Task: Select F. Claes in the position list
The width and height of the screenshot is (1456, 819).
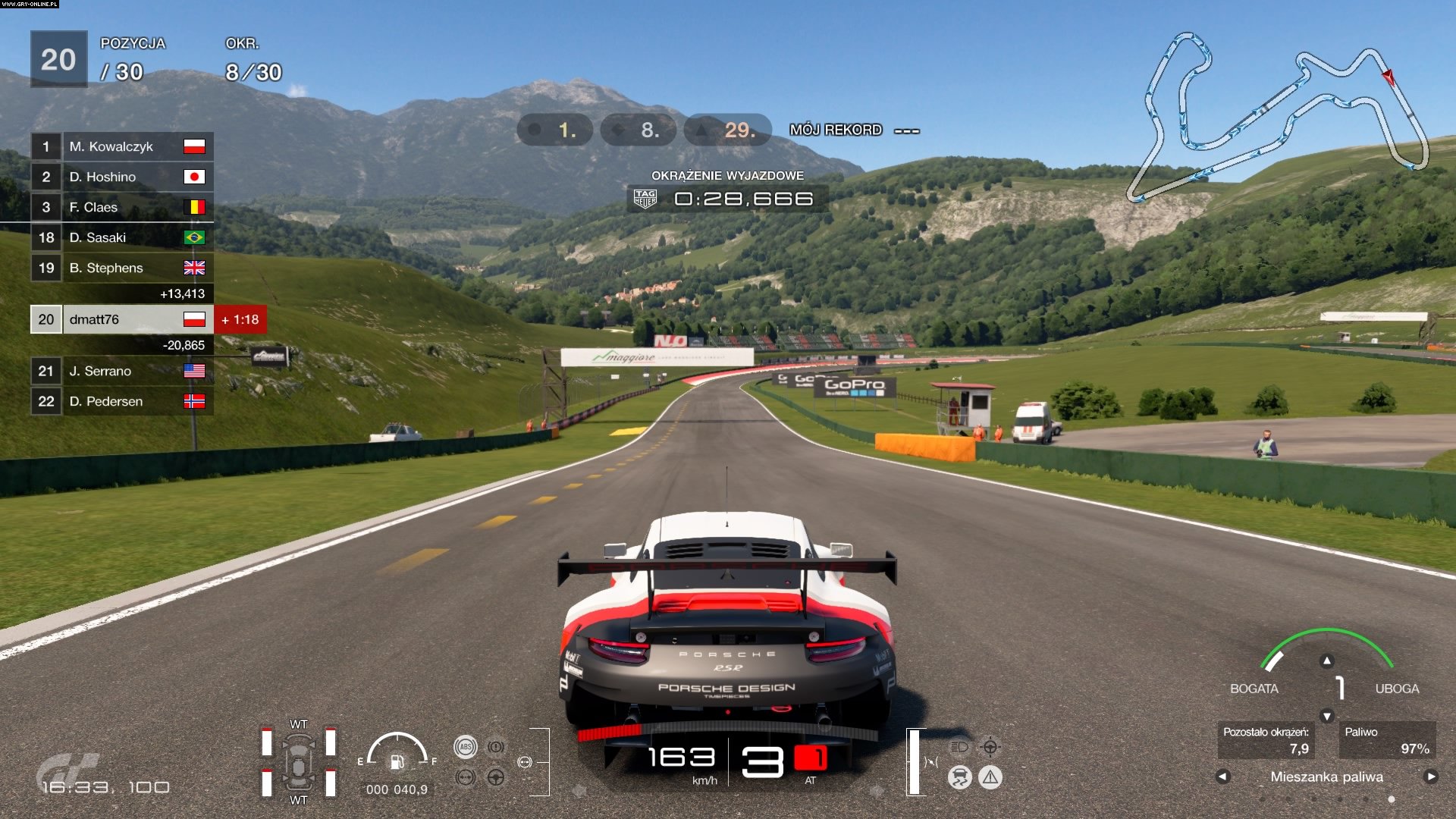Action: click(x=121, y=207)
